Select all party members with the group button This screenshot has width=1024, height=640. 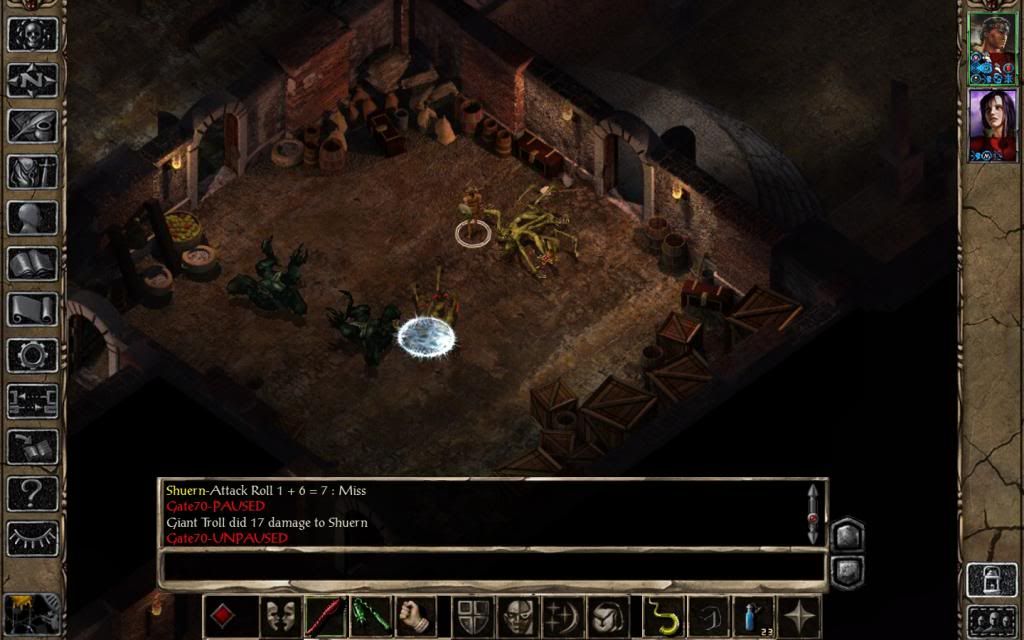click(x=991, y=620)
